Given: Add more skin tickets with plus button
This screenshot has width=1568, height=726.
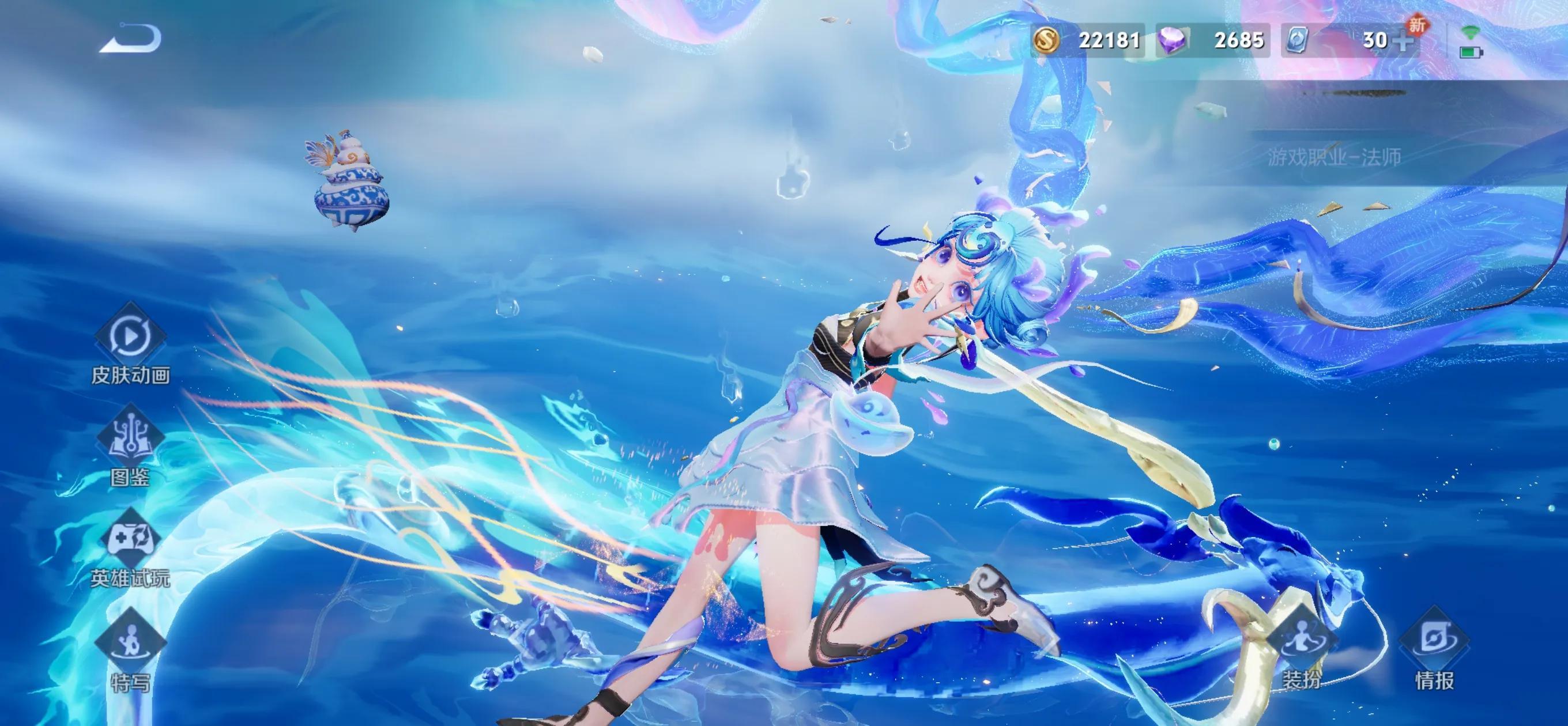Looking at the screenshot, I should (x=1403, y=41).
